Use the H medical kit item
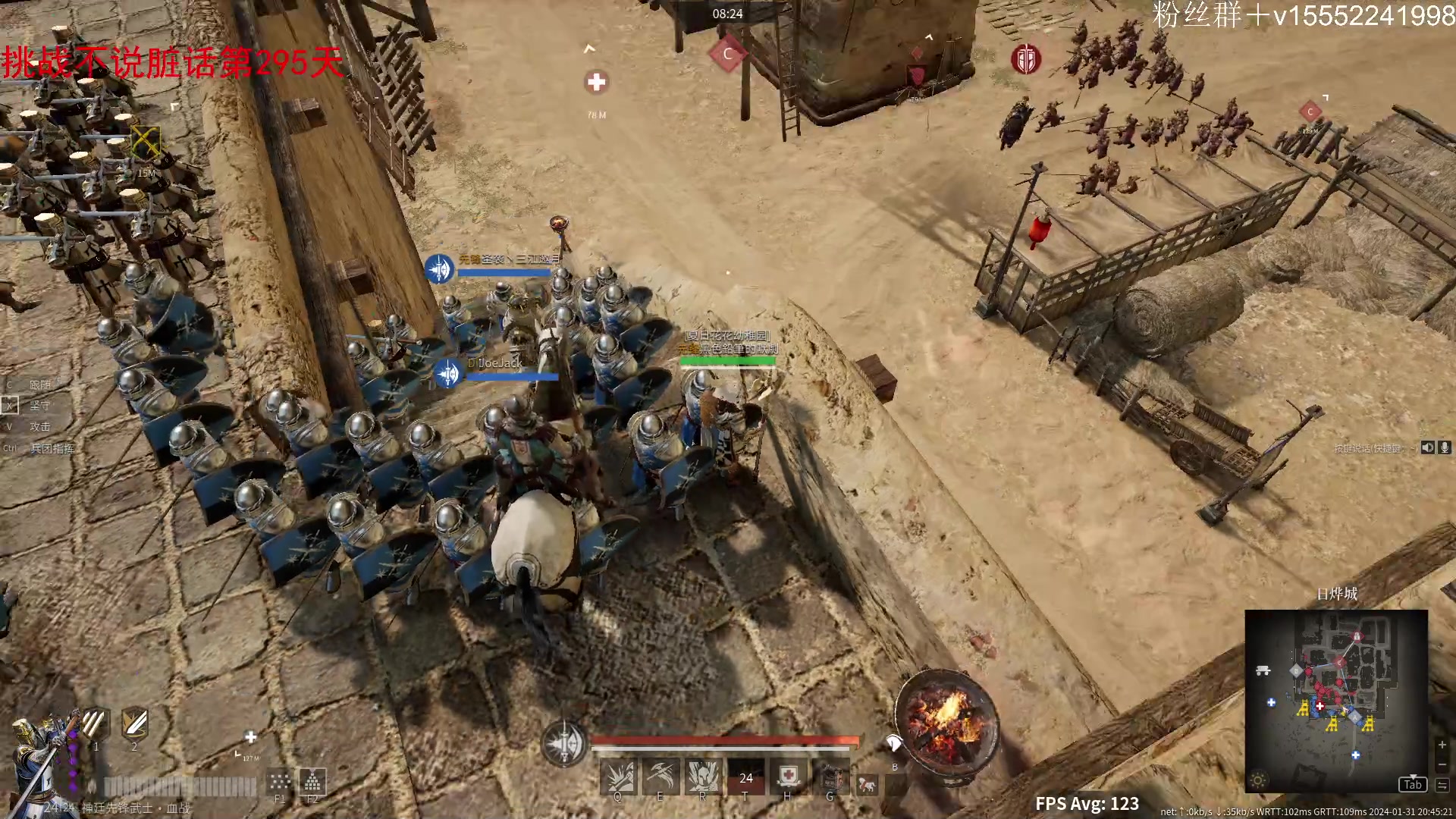This screenshot has width=1456, height=819. [789, 777]
